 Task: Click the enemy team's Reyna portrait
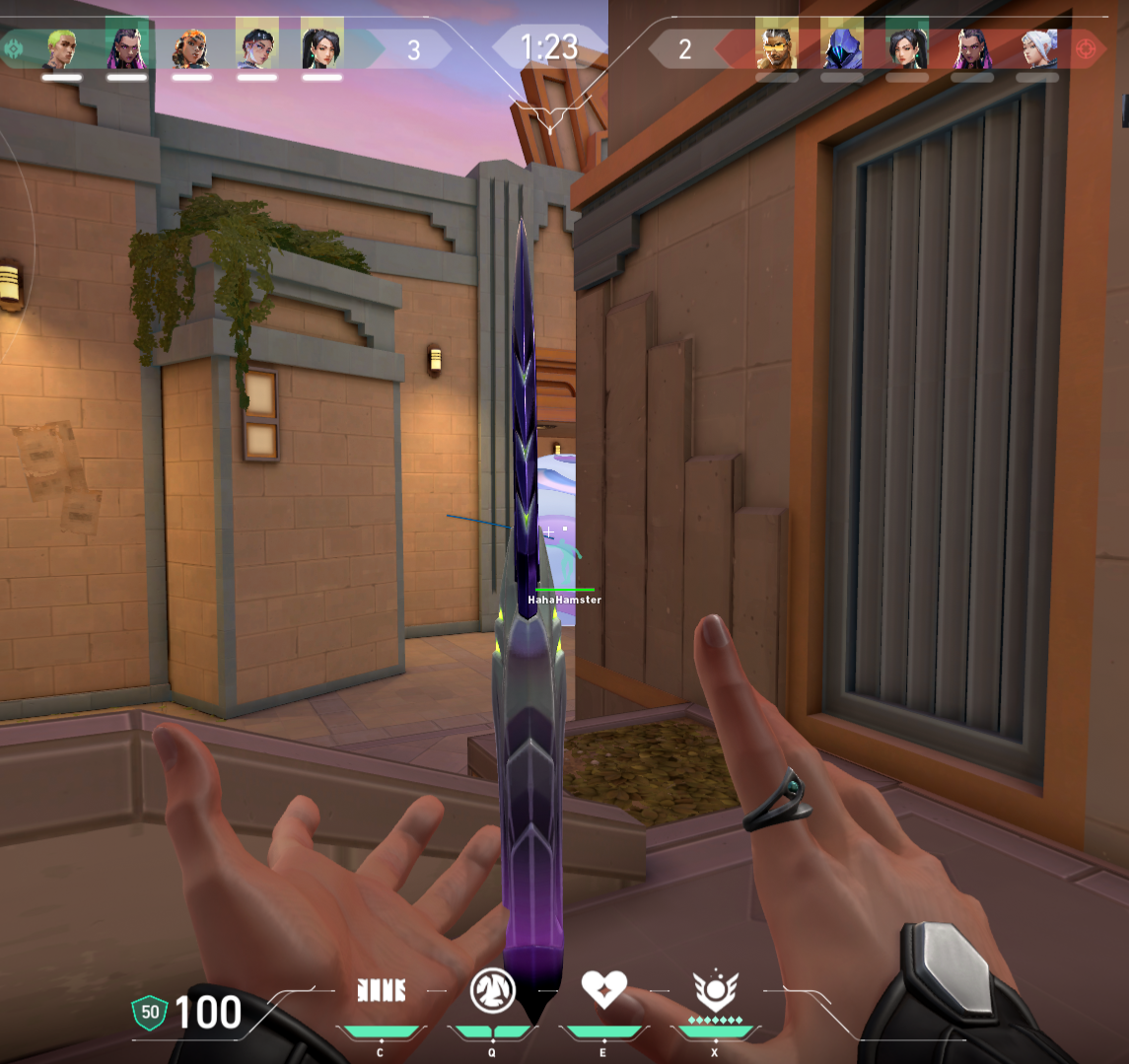[971, 47]
